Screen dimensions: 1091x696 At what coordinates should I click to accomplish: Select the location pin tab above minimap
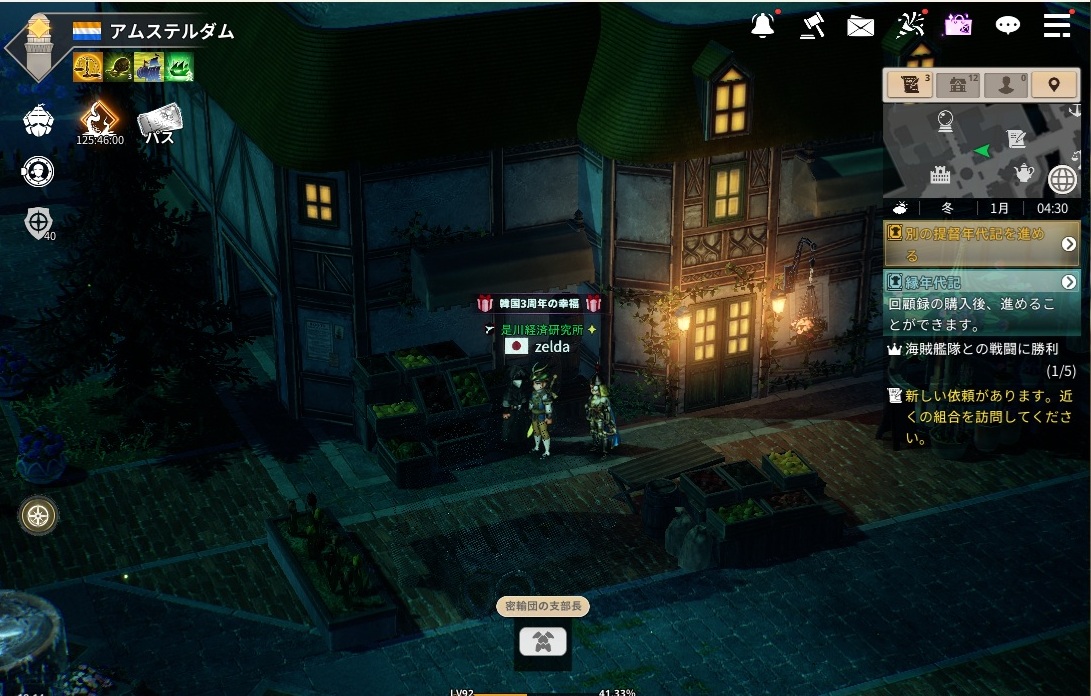(1053, 85)
